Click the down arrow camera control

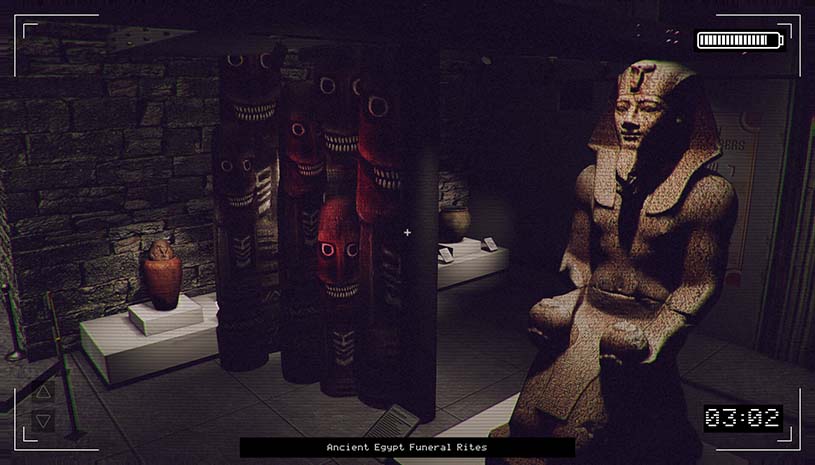tap(43, 421)
